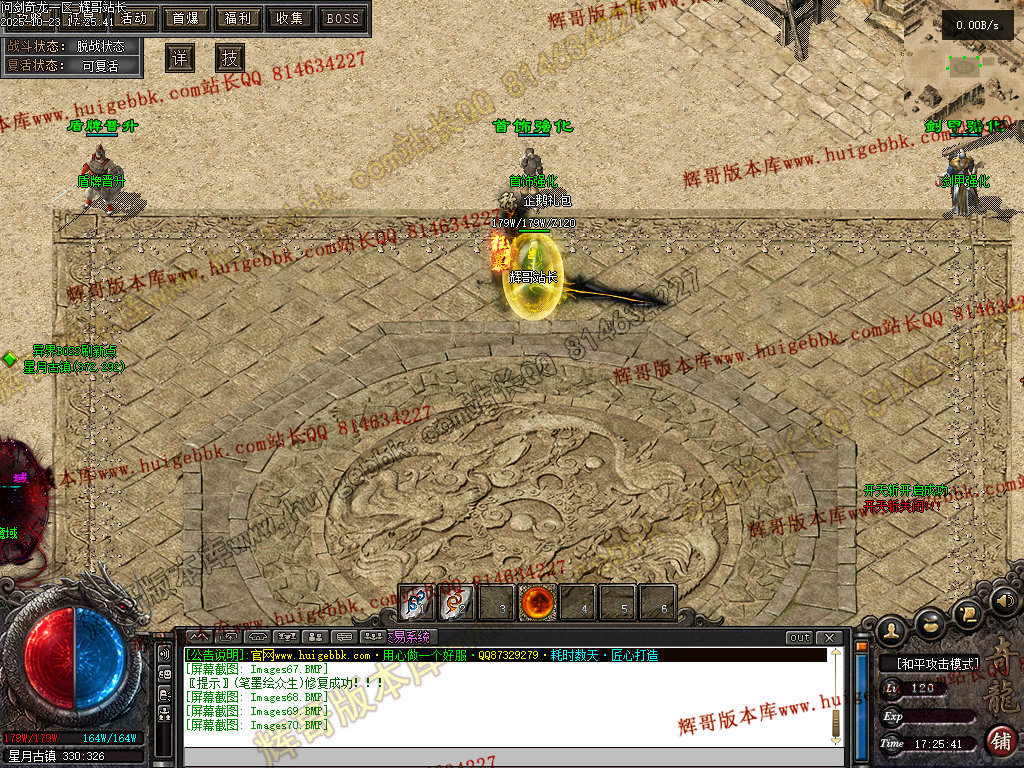Click the minimap in the corner
1024x768 pixels.
click(964, 66)
